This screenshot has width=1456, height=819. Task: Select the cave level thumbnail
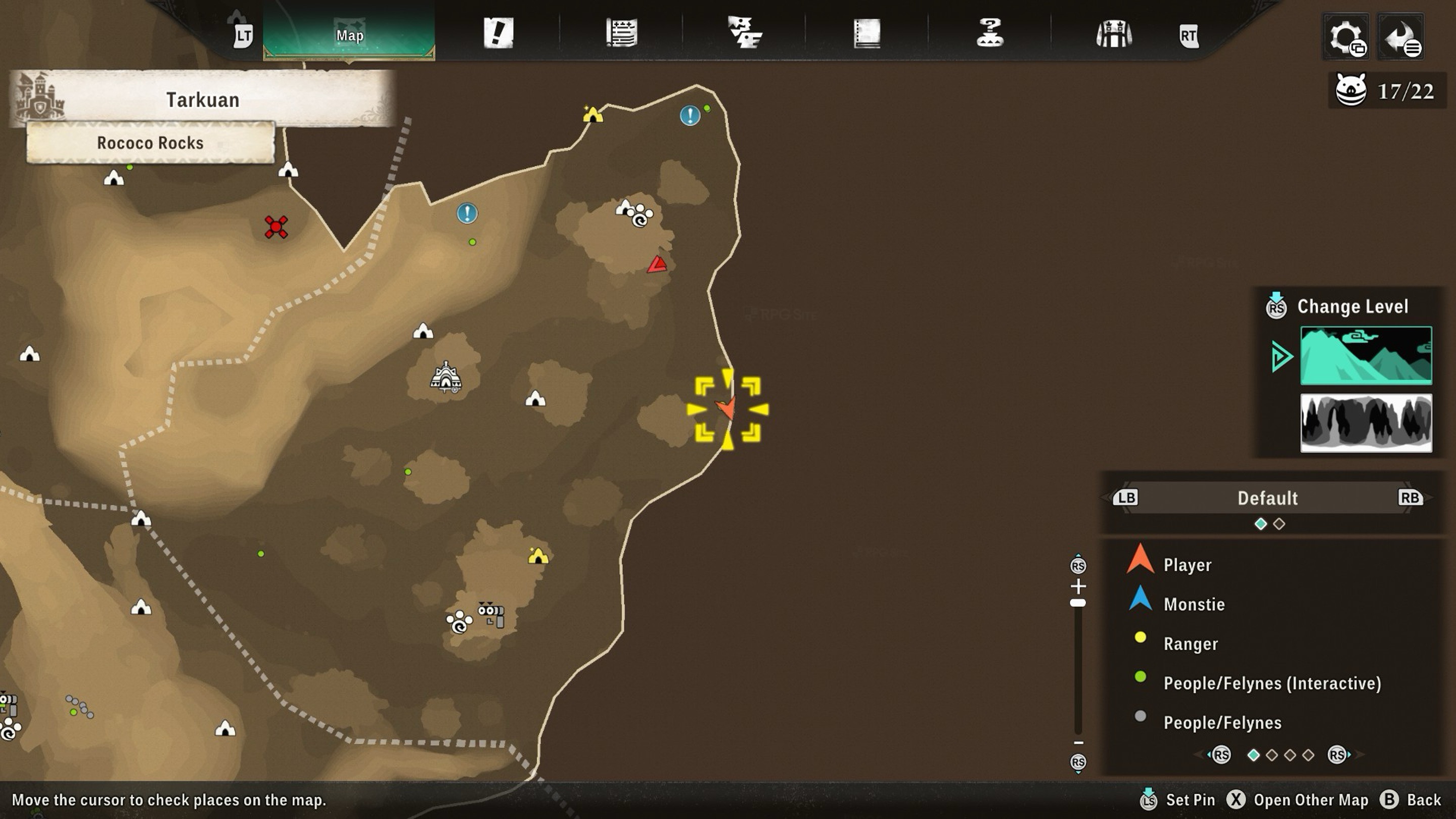pyautogui.click(x=1366, y=423)
